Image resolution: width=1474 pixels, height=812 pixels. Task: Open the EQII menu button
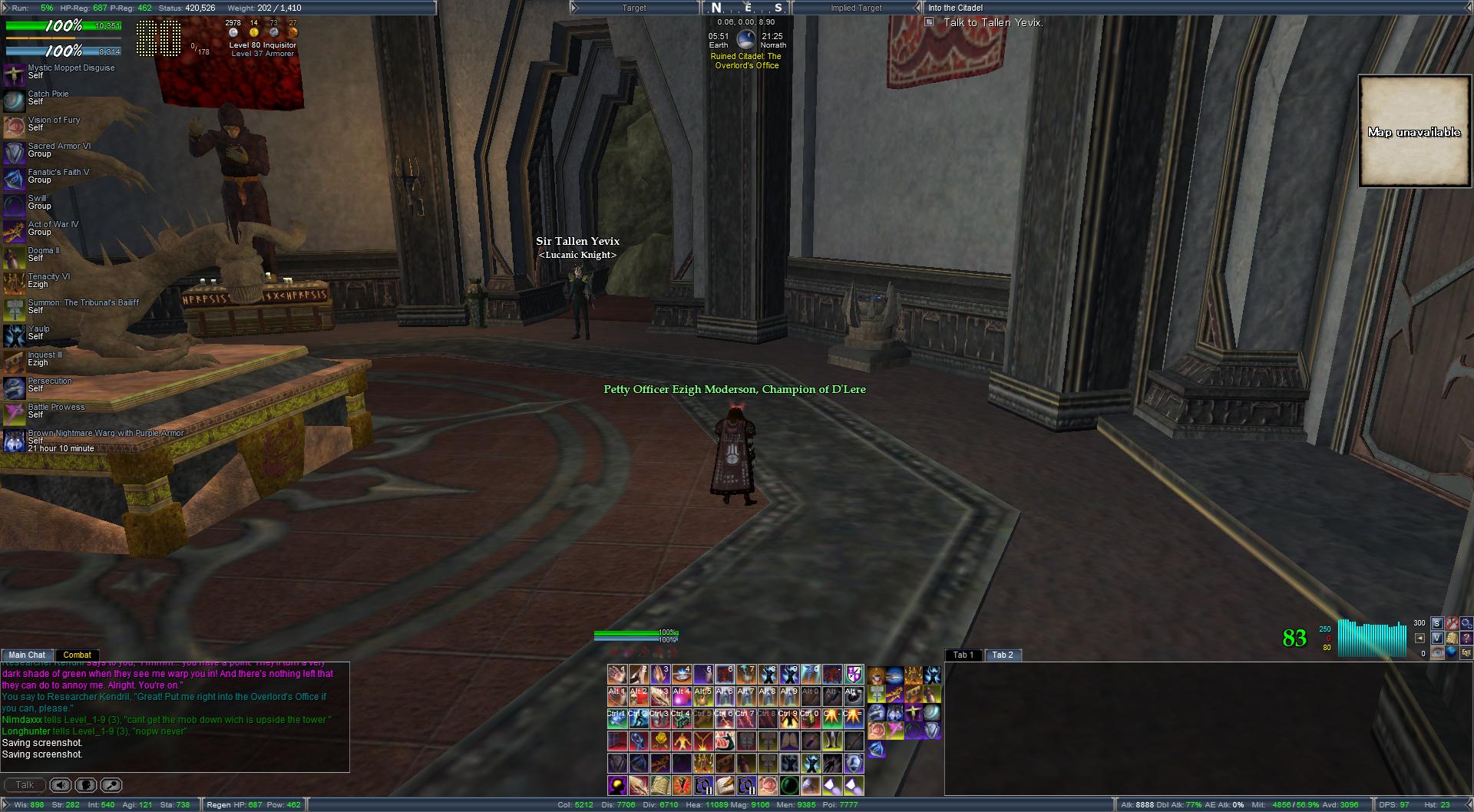(1466, 653)
